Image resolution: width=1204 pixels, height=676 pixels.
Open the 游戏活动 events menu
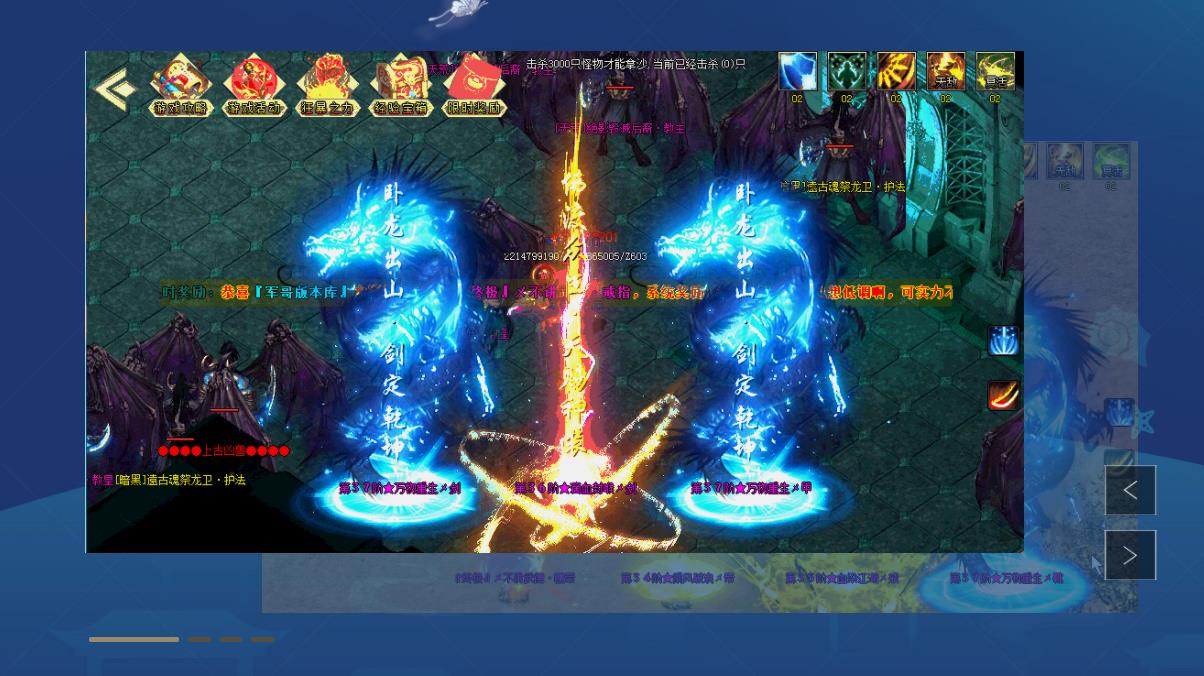click(254, 86)
